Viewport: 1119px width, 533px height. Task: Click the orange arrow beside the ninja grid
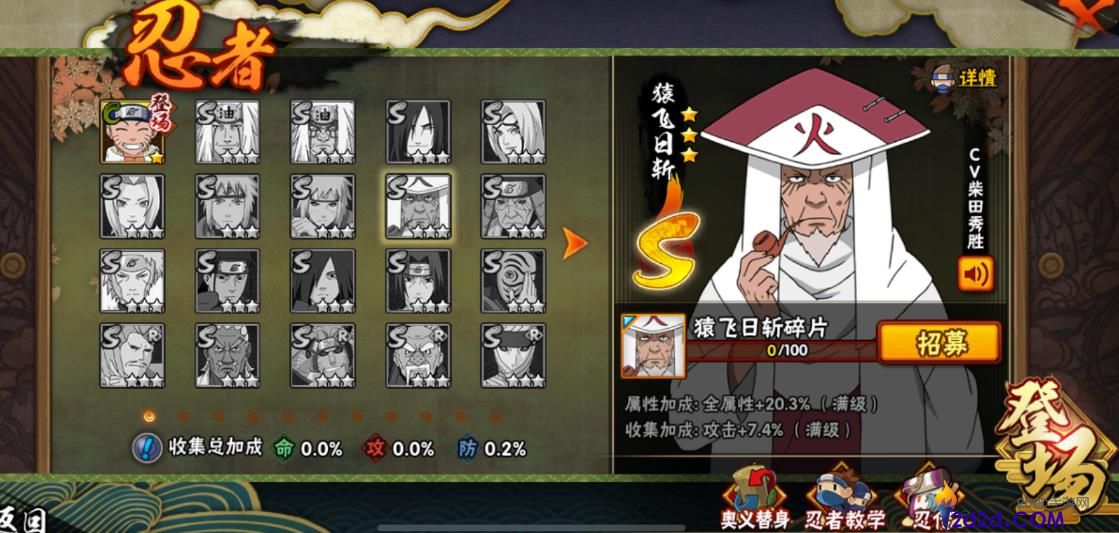[574, 242]
